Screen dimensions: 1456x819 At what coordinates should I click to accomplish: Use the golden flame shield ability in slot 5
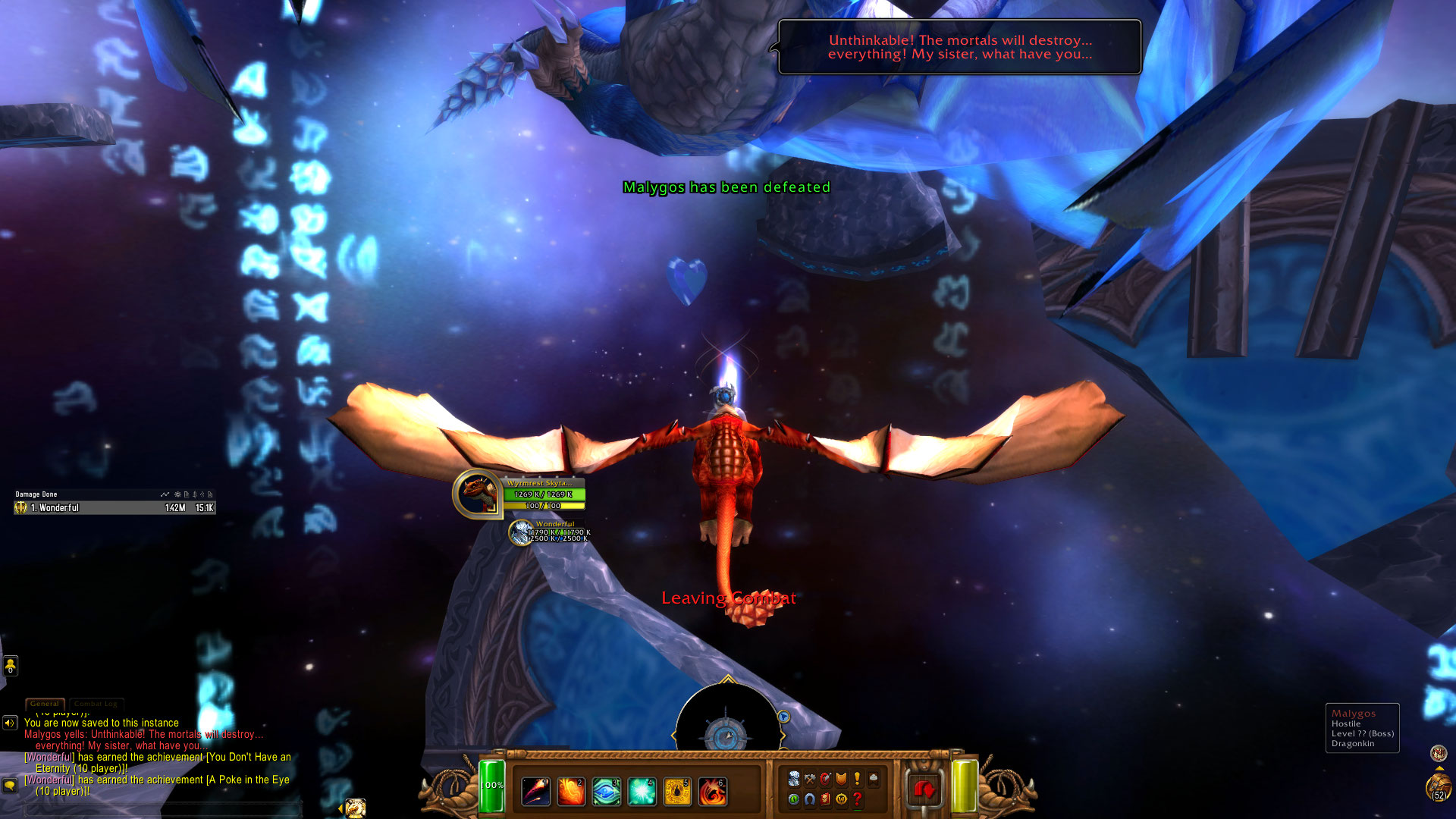[677, 791]
